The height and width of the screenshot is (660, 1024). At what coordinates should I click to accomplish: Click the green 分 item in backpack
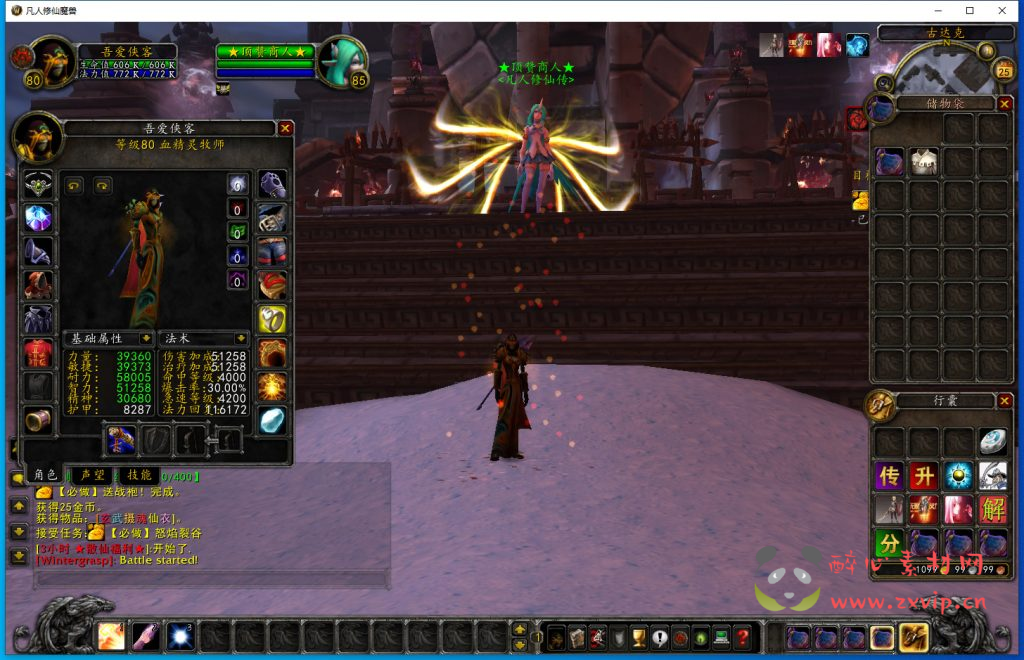(889, 544)
